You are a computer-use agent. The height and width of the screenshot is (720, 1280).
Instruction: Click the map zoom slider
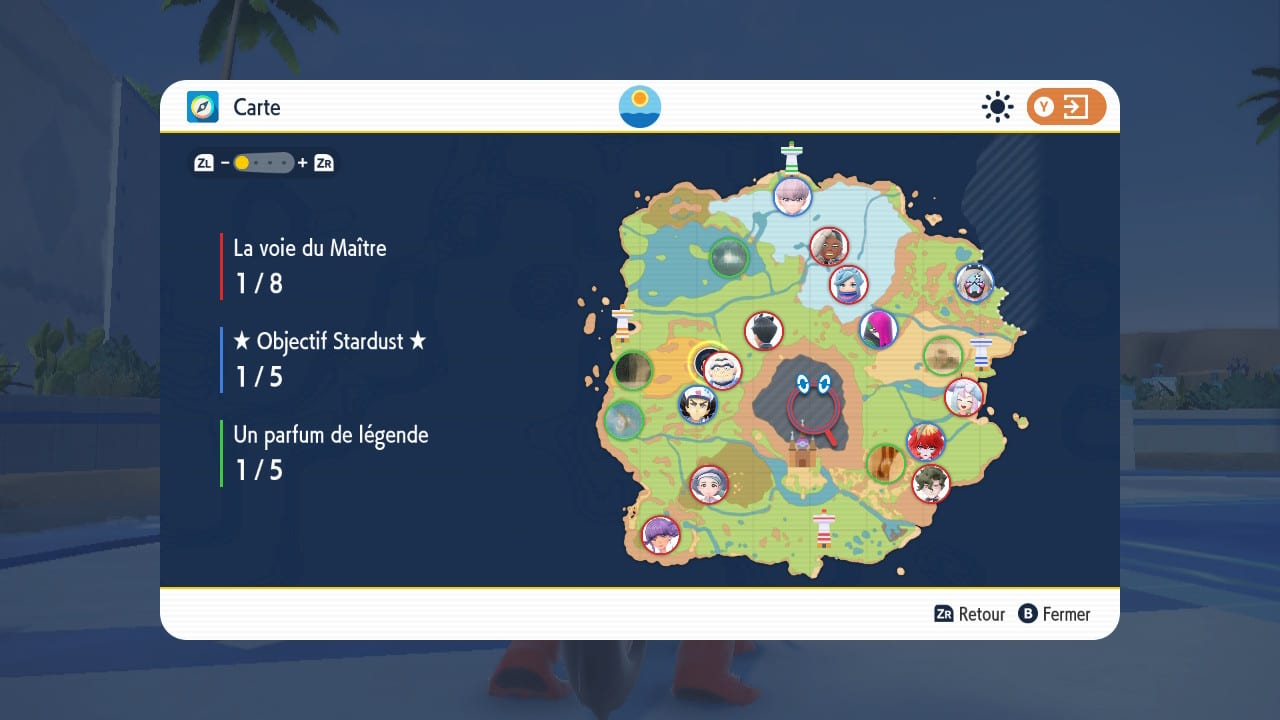pos(264,162)
